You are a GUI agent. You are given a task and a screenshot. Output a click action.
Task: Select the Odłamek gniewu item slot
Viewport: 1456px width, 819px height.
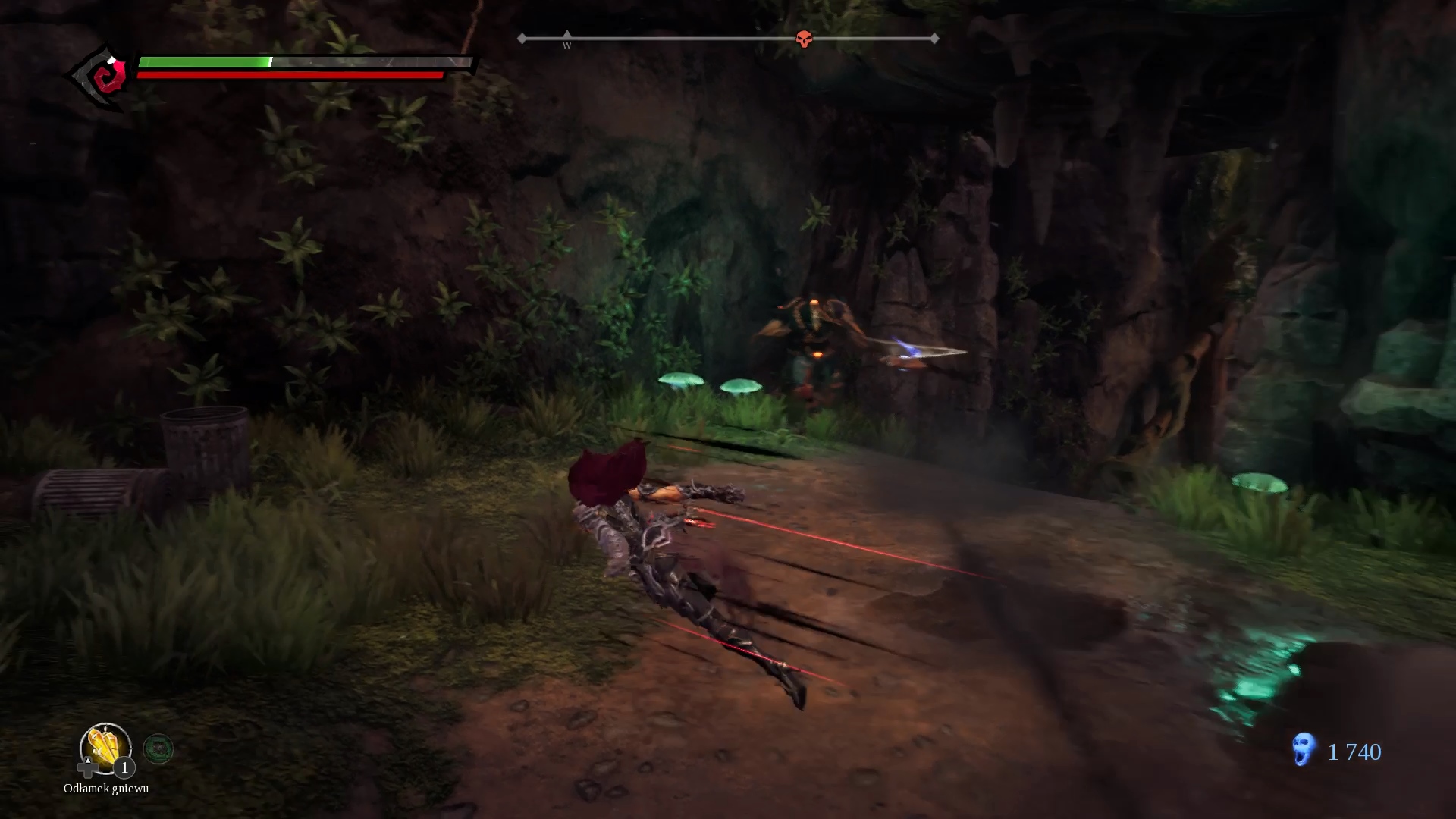[x=105, y=748]
